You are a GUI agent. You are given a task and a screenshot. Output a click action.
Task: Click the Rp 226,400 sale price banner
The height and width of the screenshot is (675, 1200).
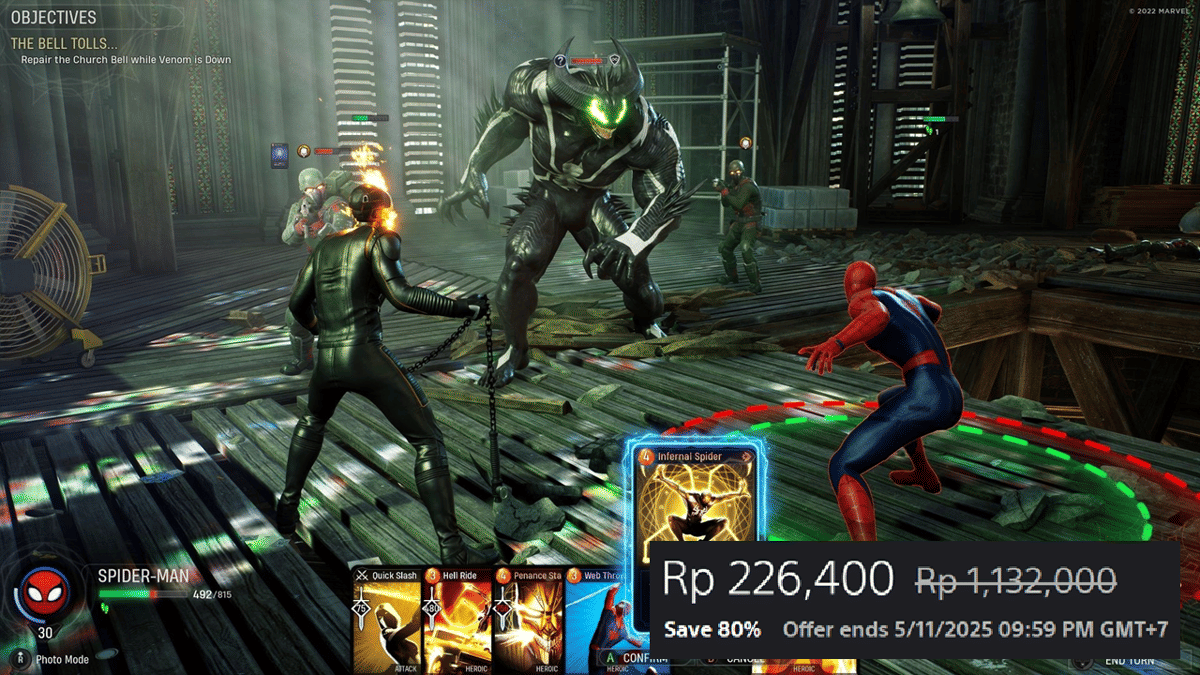(x=778, y=579)
